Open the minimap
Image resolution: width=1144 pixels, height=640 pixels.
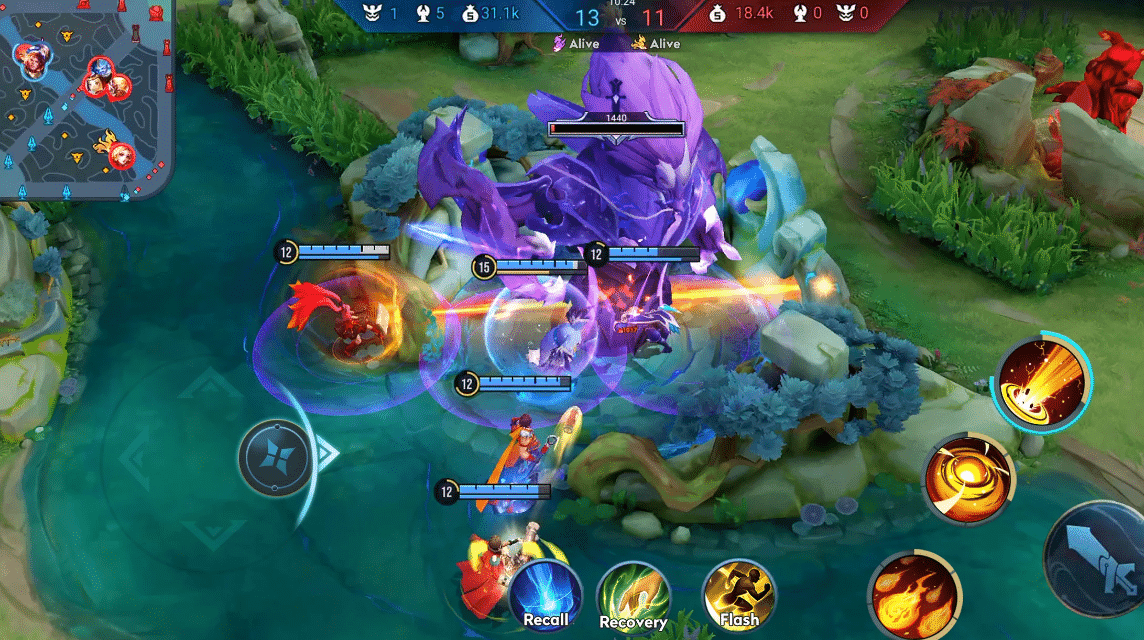[85, 98]
